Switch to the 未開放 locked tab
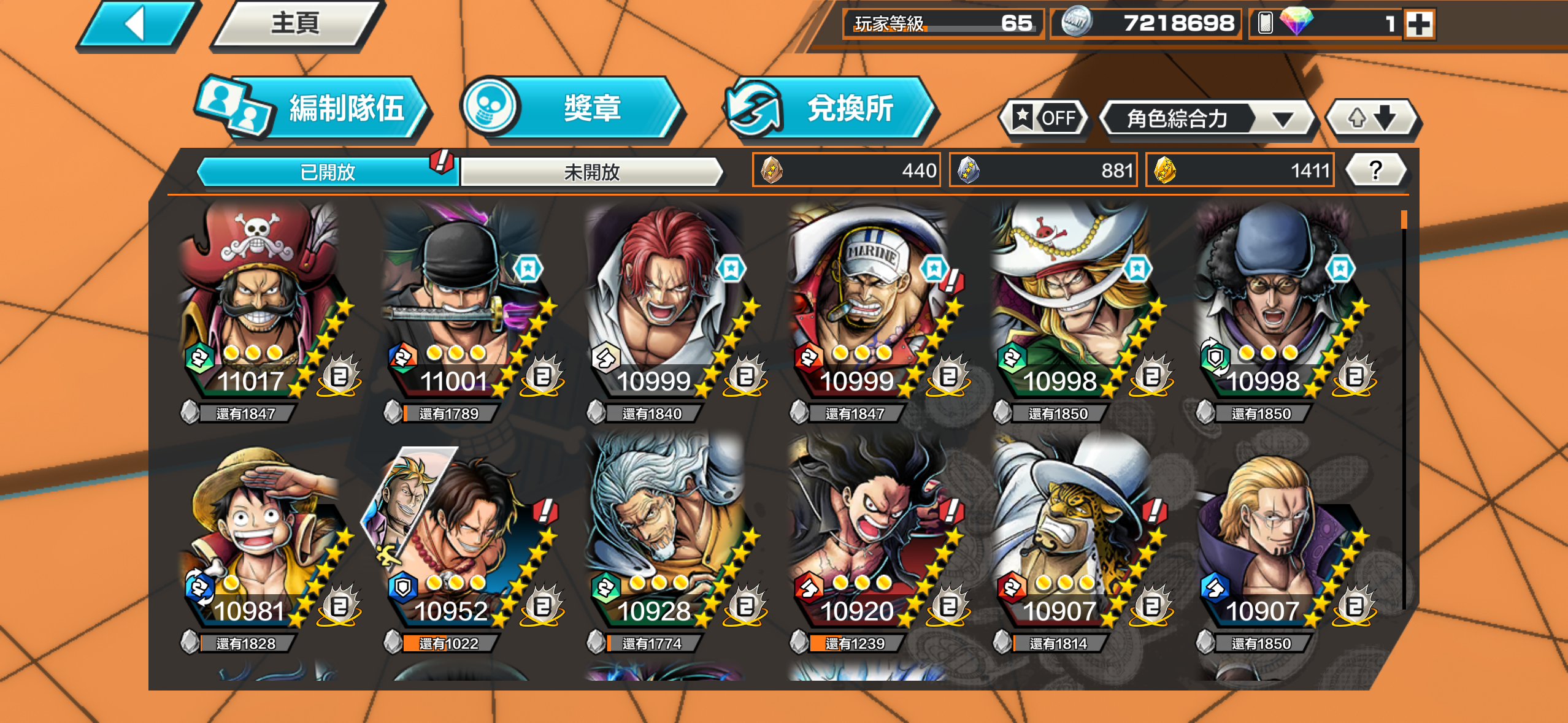Image resolution: width=1568 pixels, height=723 pixels. coord(591,172)
